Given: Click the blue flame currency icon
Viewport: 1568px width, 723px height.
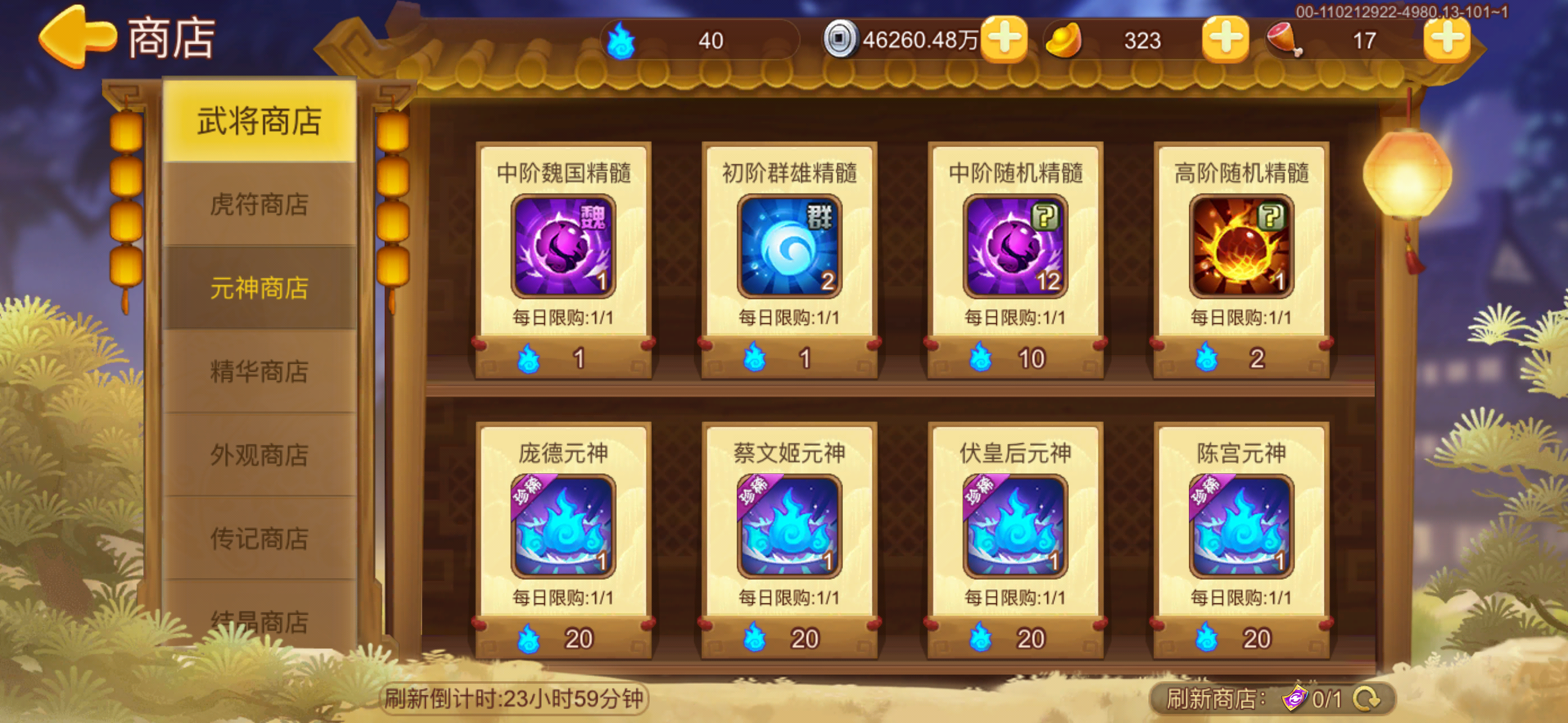Looking at the screenshot, I should [x=621, y=40].
